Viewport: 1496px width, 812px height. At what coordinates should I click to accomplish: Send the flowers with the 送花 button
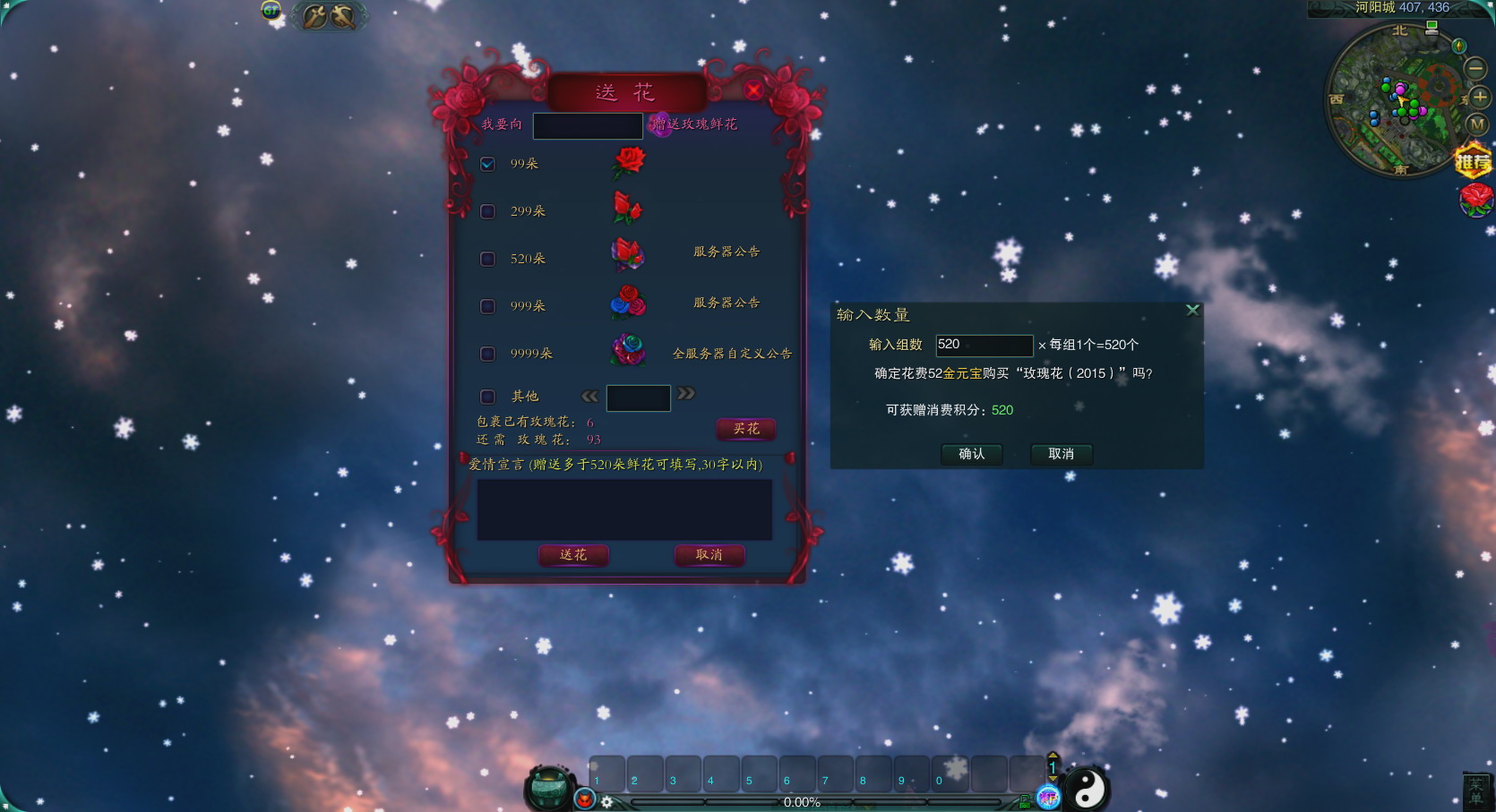[573, 555]
